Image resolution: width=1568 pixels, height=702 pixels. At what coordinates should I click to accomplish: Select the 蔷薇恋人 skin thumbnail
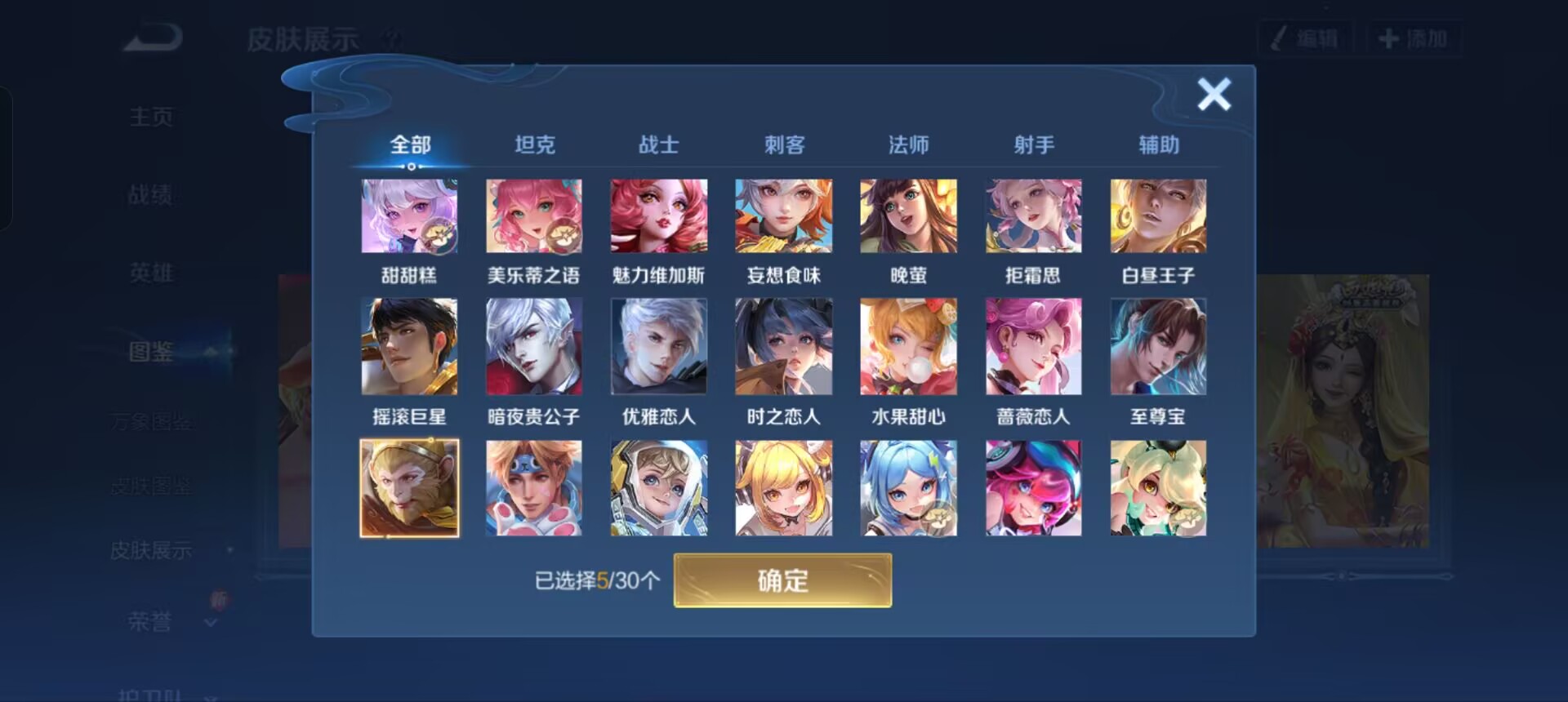pyautogui.click(x=1033, y=346)
